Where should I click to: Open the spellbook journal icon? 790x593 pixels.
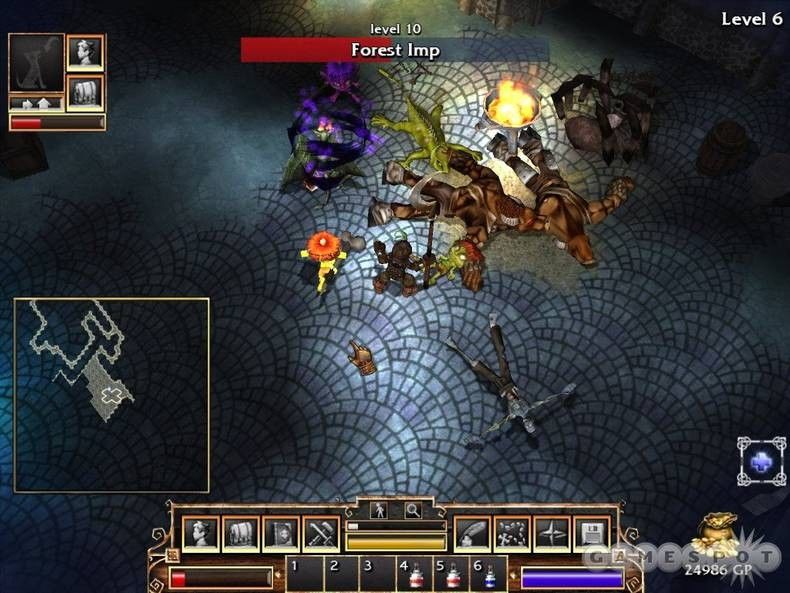(x=281, y=534)
